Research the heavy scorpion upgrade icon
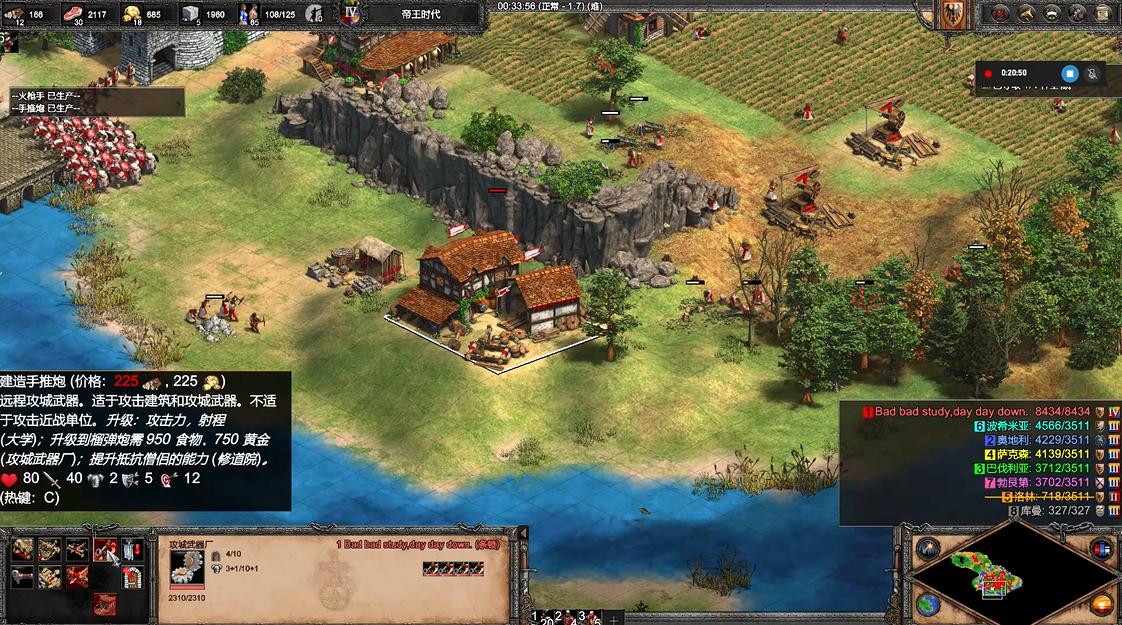 tap(78, 577)
